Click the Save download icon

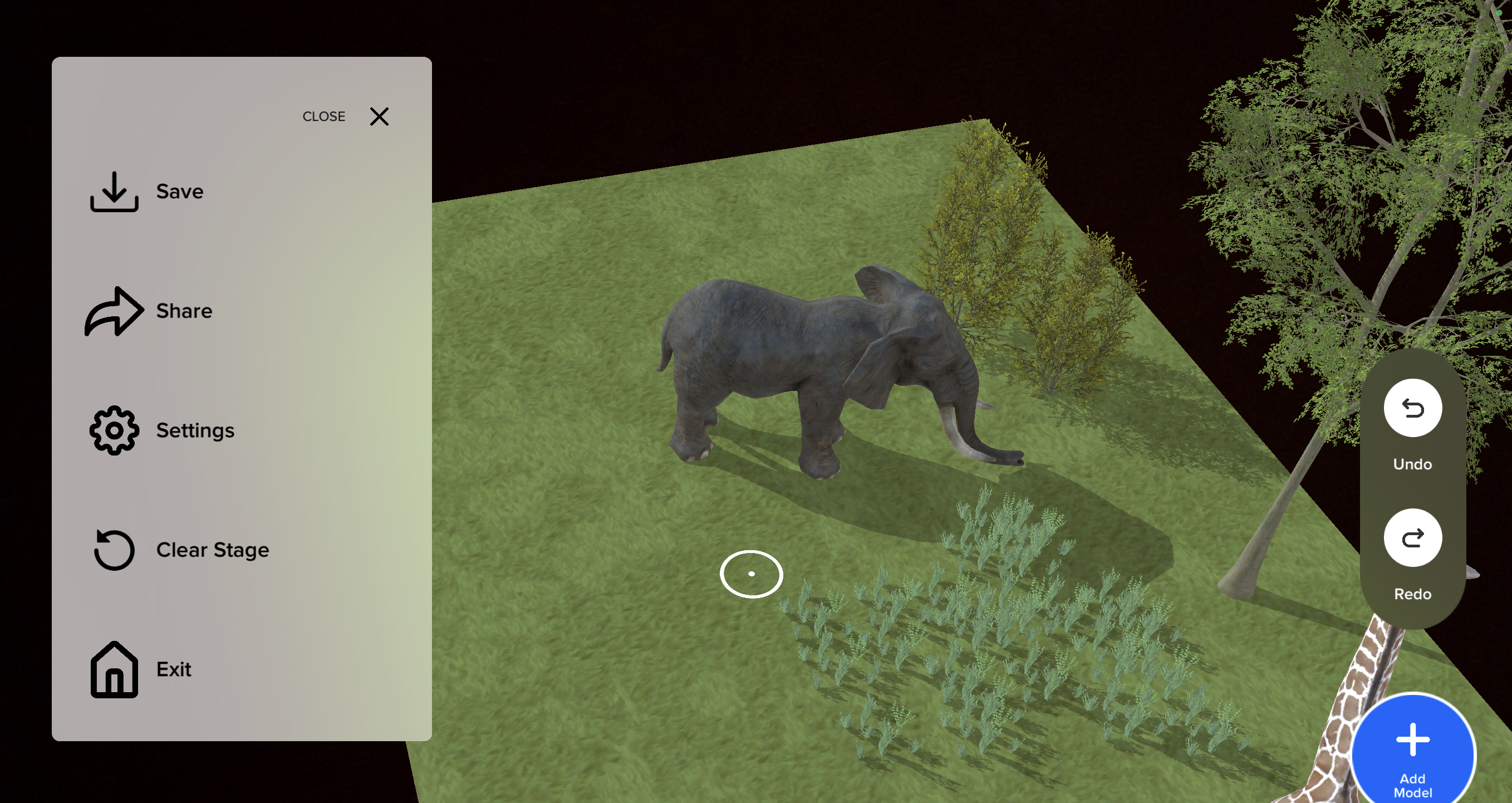[x=114, y=193]
